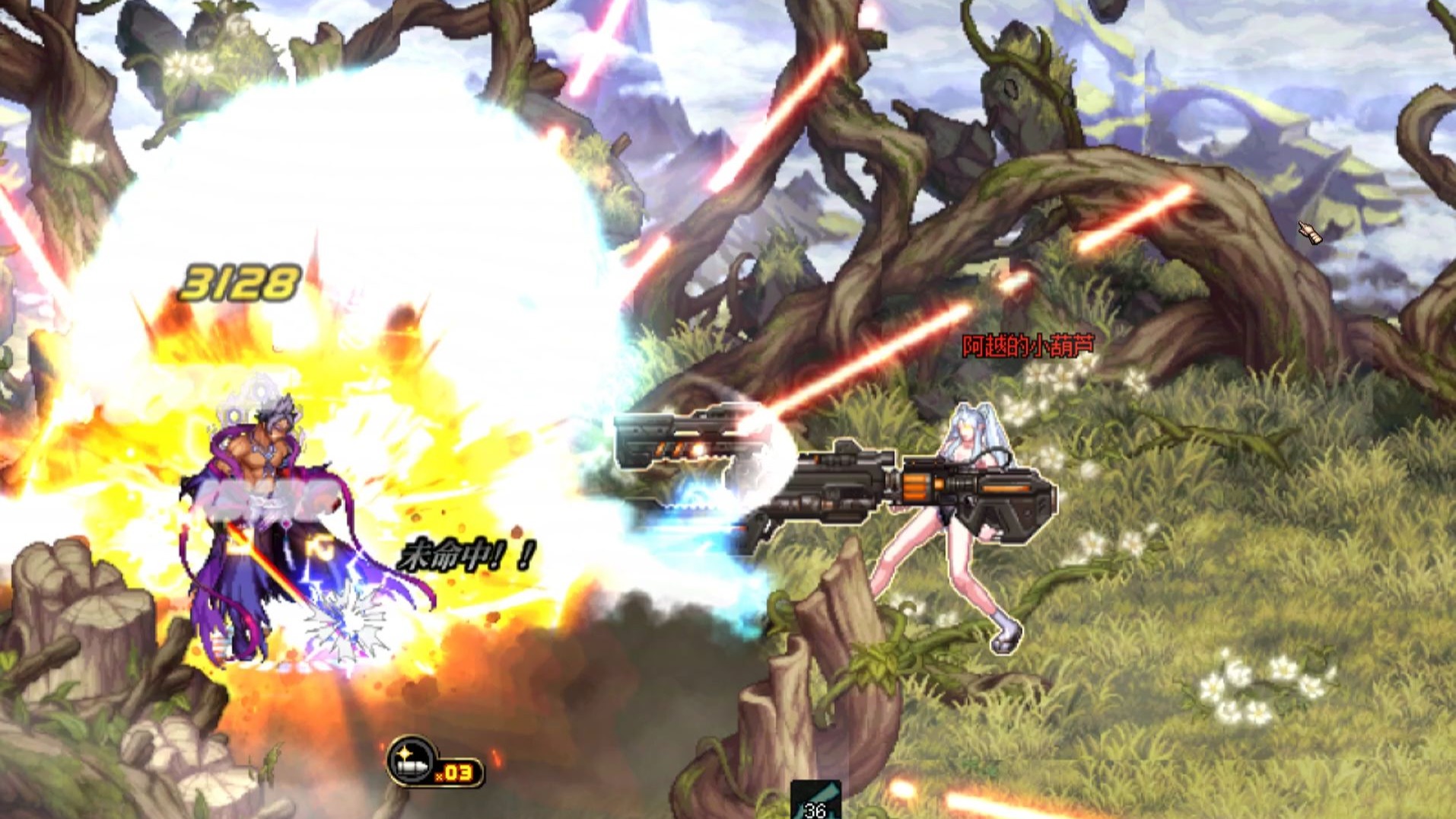The image size is (1456, 819).
Task: Click the special bullet ammo icon
Action: click(413, 760)
